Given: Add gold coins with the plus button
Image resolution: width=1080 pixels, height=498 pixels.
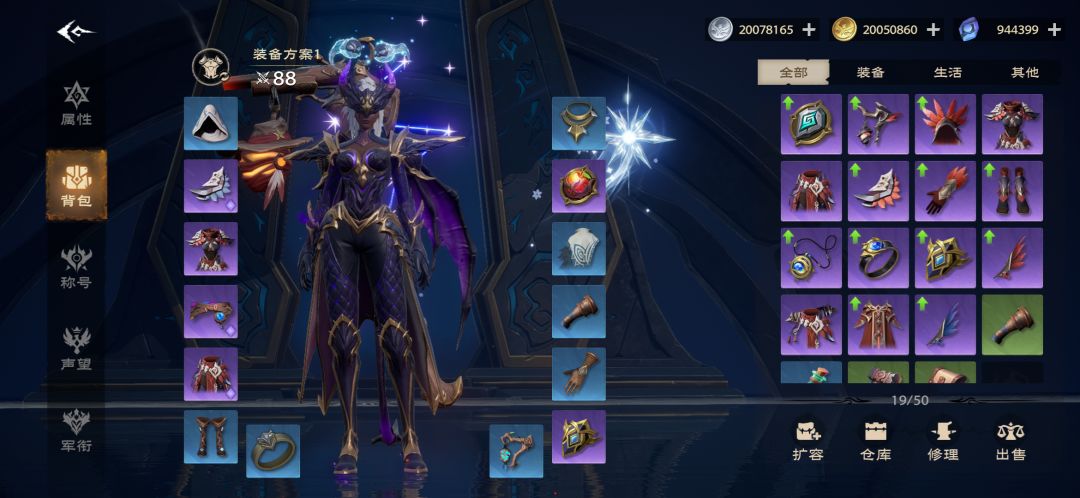Looking at the screenshot, I should [933, 30].
